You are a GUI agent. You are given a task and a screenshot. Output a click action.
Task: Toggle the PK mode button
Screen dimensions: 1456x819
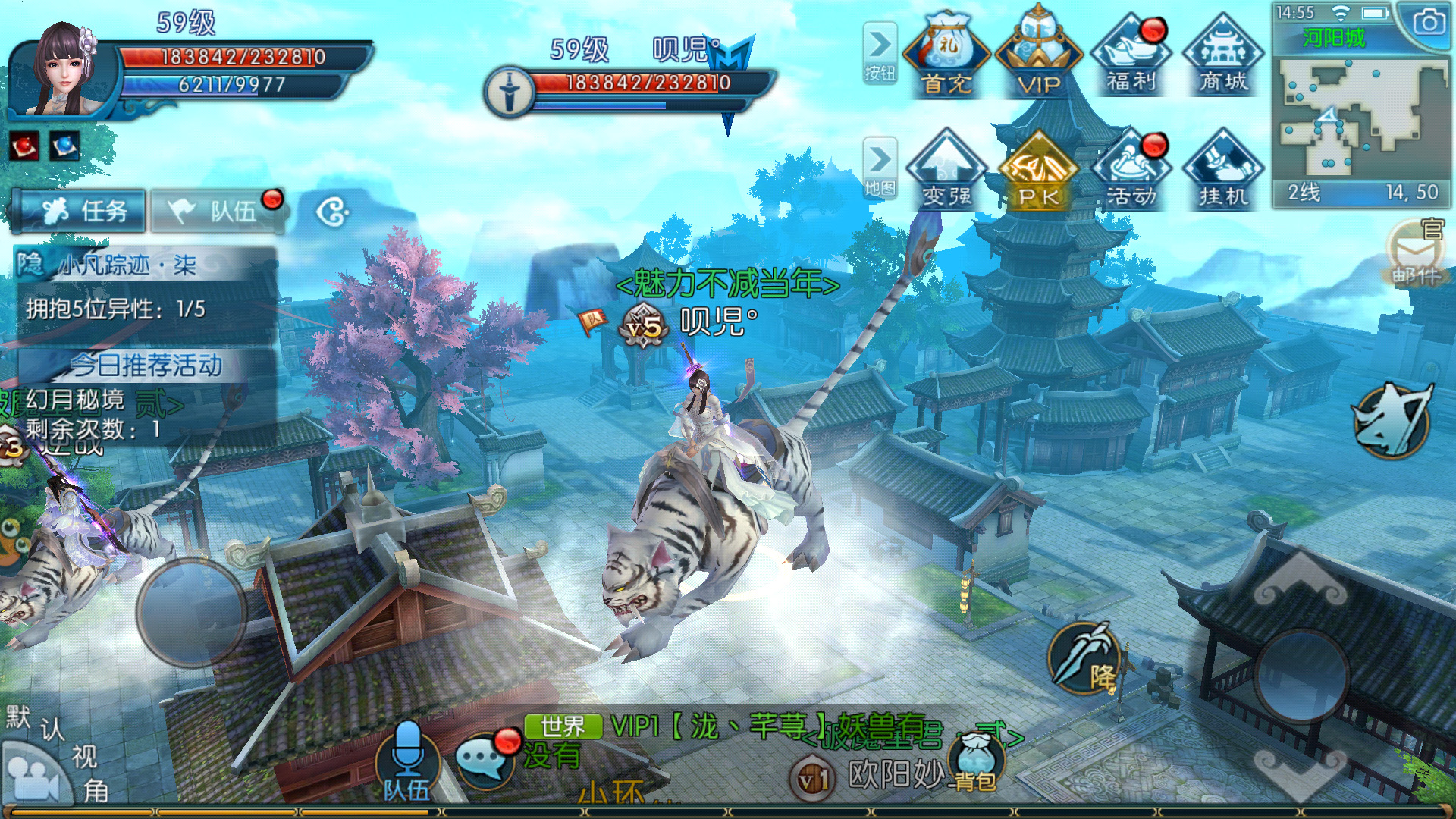click(x=1038, y=171)
